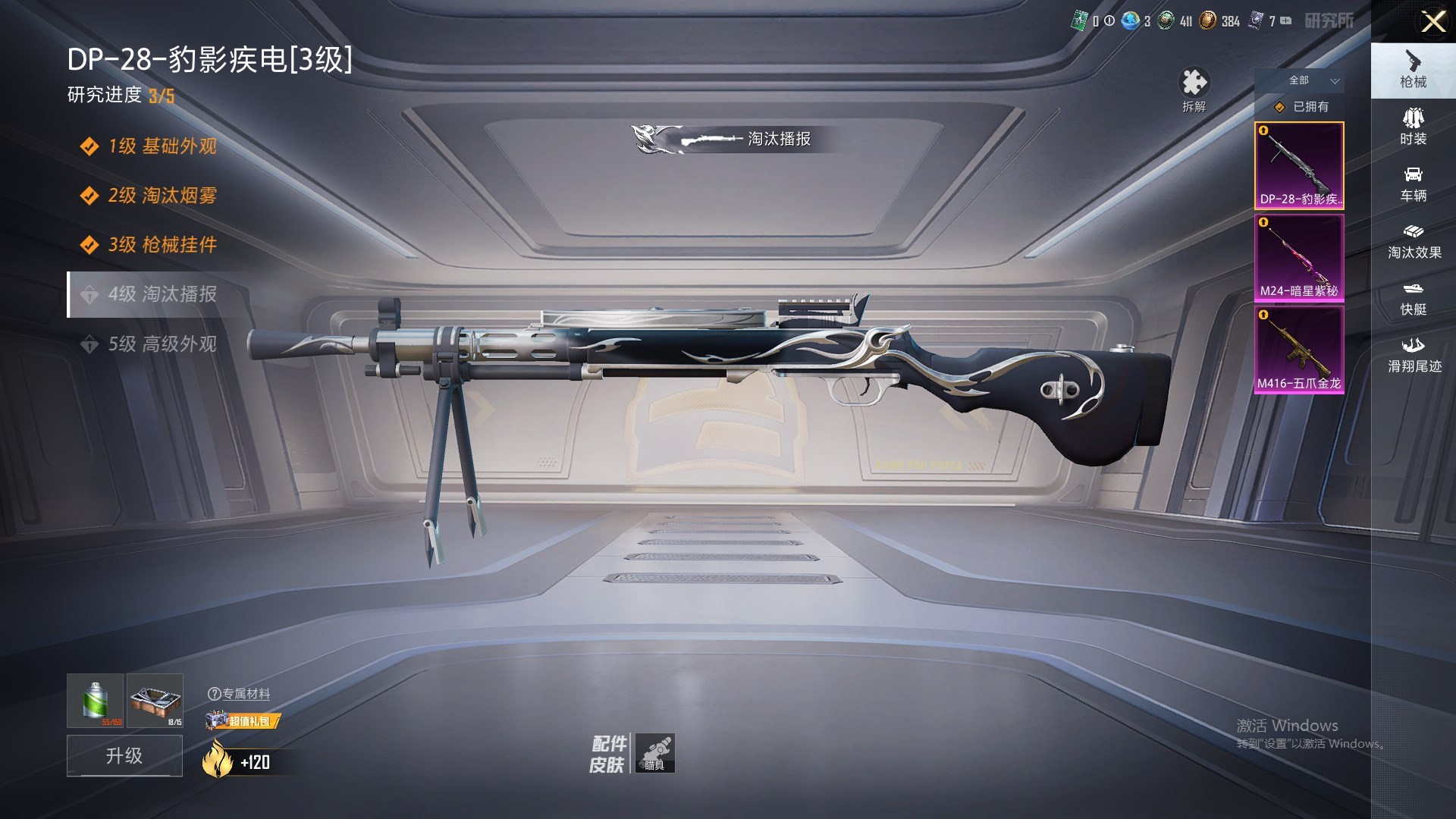
Task: Toggle the 已拥有 owned filter
Action: [x=1302, y=107]
